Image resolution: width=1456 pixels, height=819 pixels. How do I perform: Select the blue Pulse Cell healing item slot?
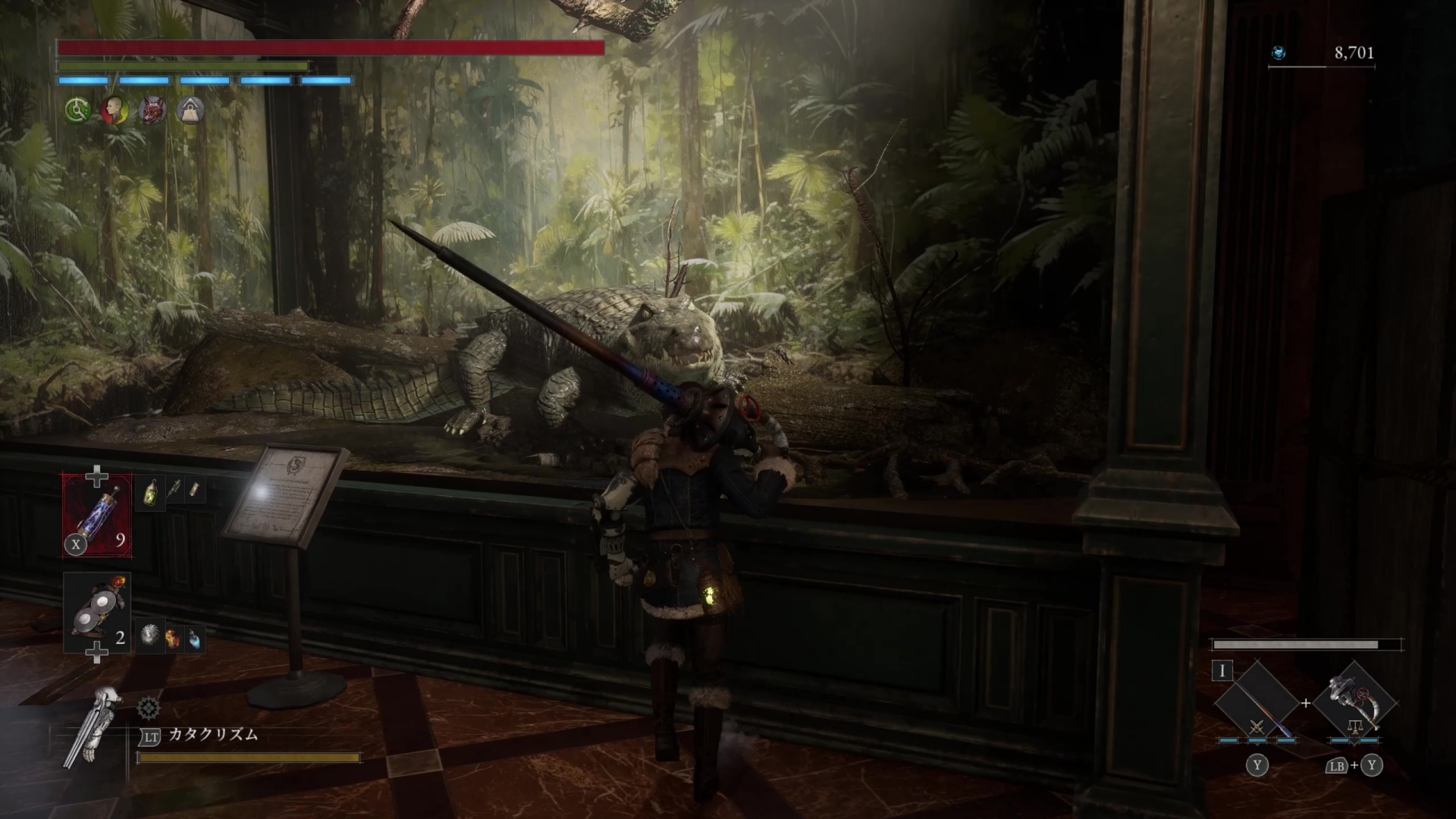pyautogui.click(x=97, y=516)
